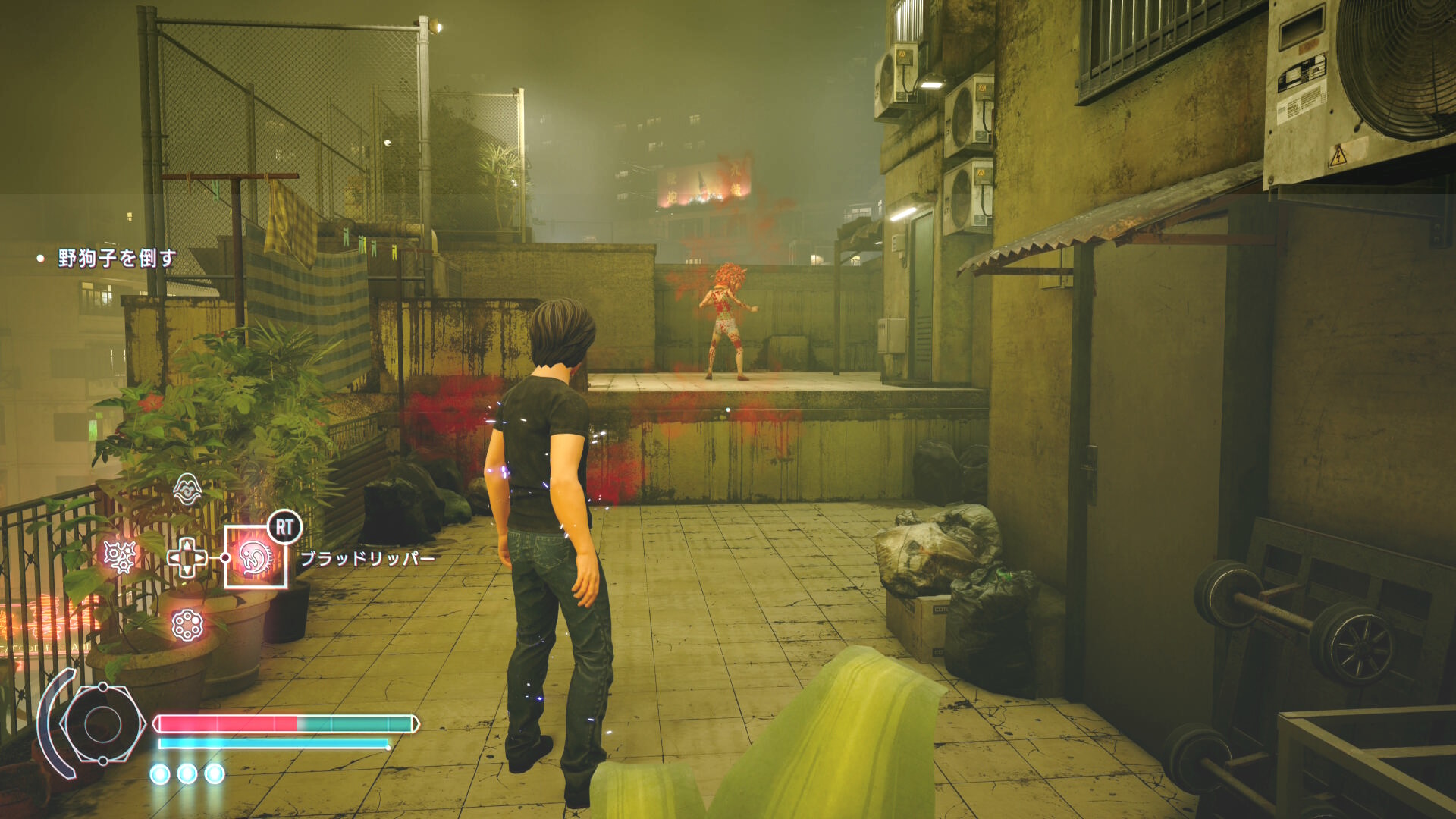The image size is (1456, 819).
Task: Select the spiky gears blood weapon icon
Action: click(x=120, y=557)
